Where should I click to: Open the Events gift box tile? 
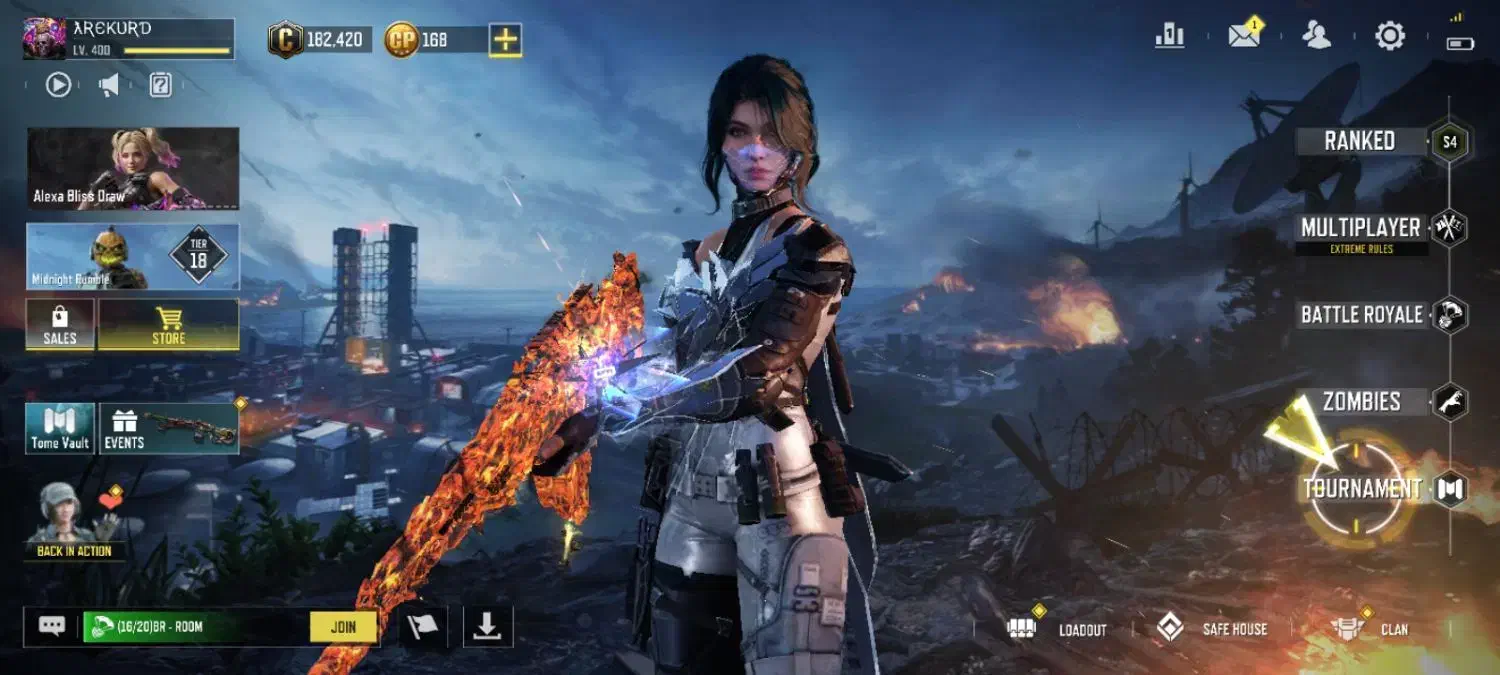pos(169,429)
